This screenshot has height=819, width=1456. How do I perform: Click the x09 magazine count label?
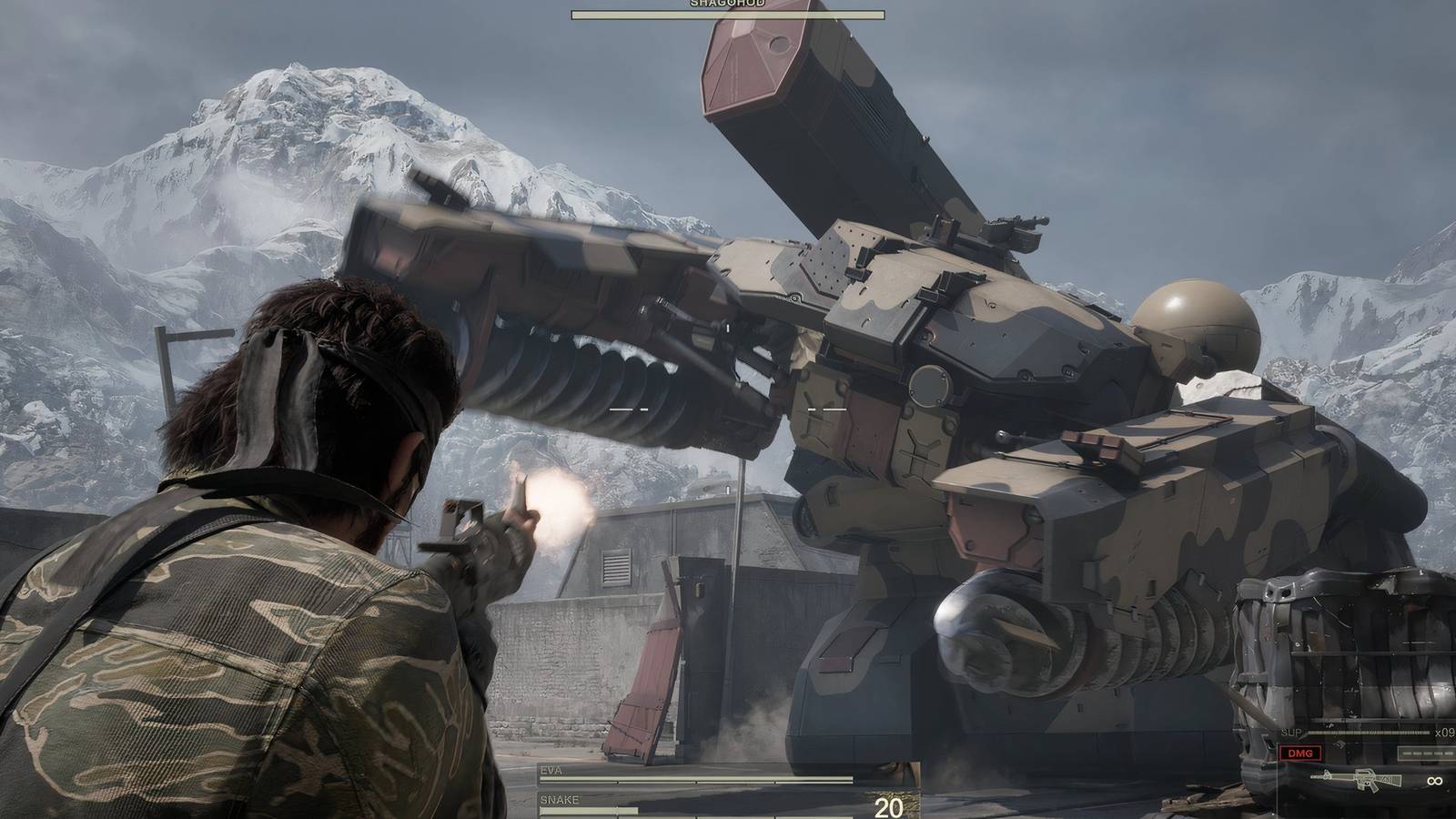click(x=1445, y=733)
